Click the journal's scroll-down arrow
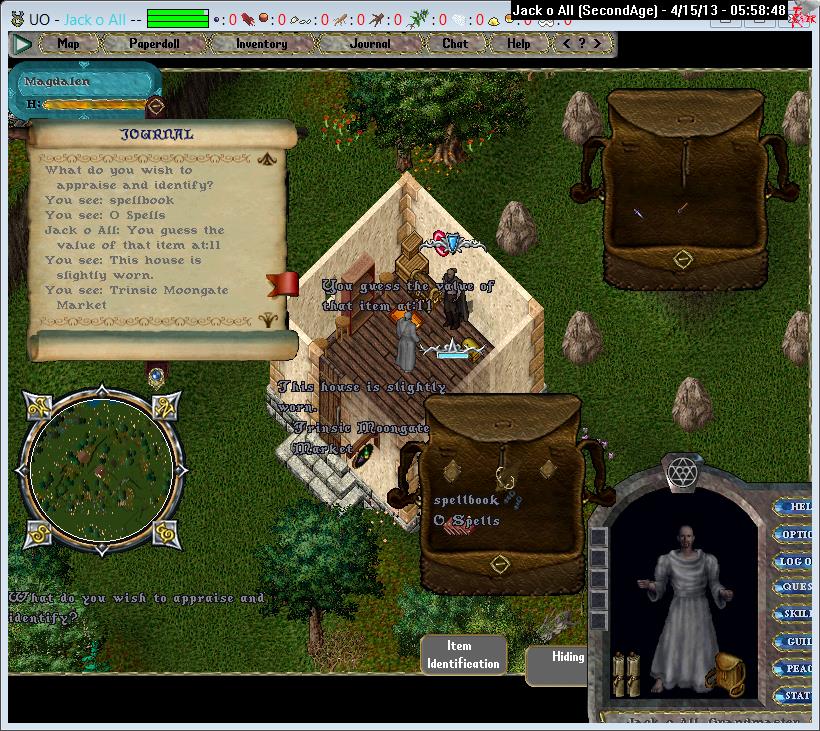Image resolution: width=820 pixels, height=731 pixels. point(267,320)
